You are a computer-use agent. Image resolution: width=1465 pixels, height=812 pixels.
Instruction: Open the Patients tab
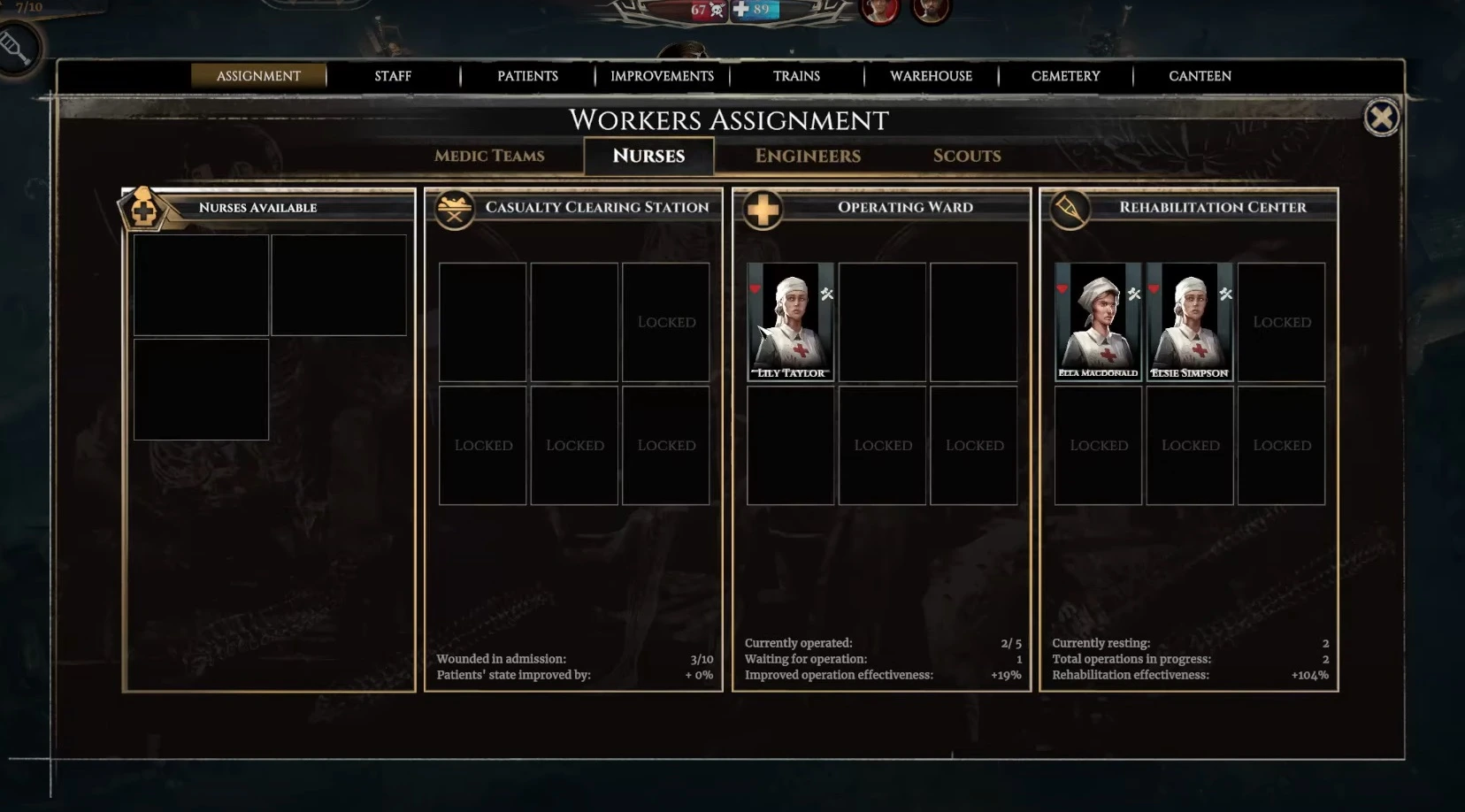coord(527,76)
